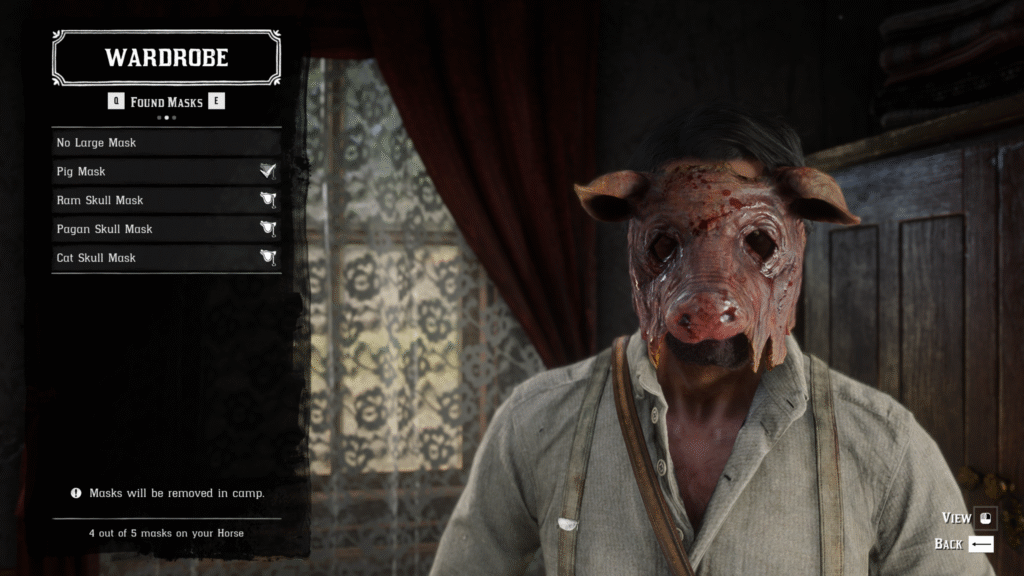Screen dimensions: 1024x576
Task: Choose the Pig Mask entry
Action: 166,172
